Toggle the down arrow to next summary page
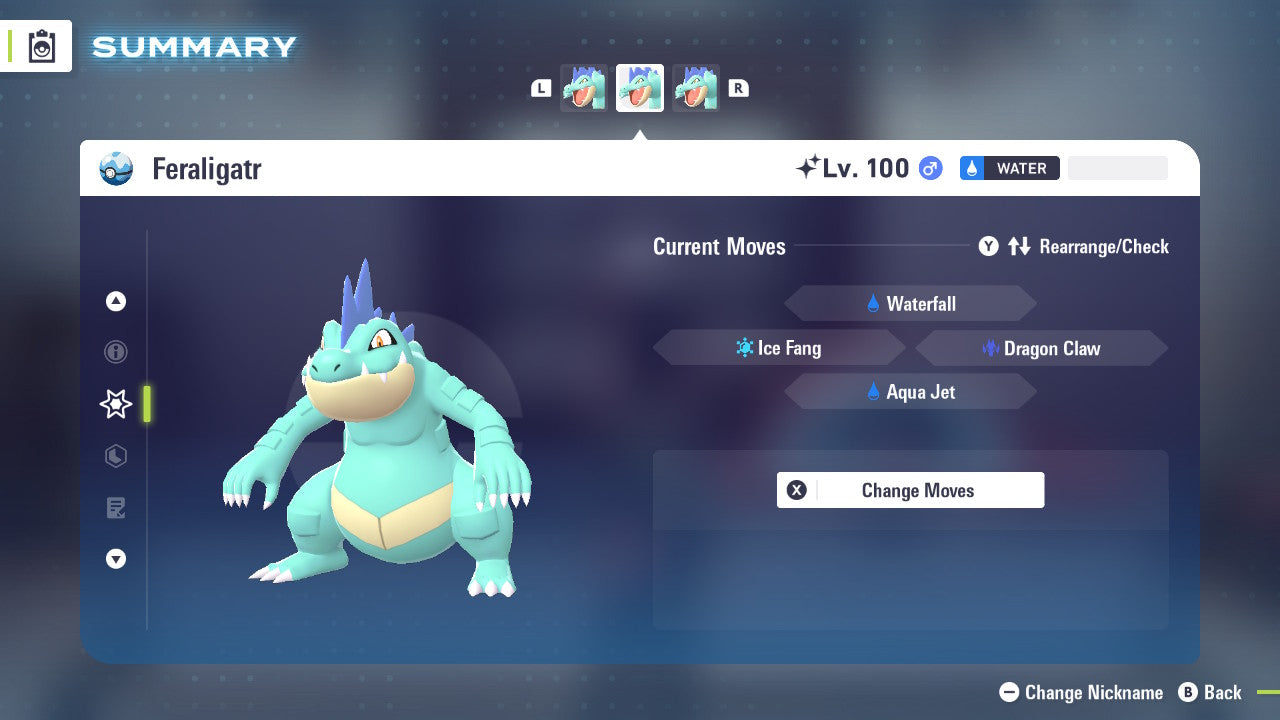1280x720 pixels. pos(115,559)
